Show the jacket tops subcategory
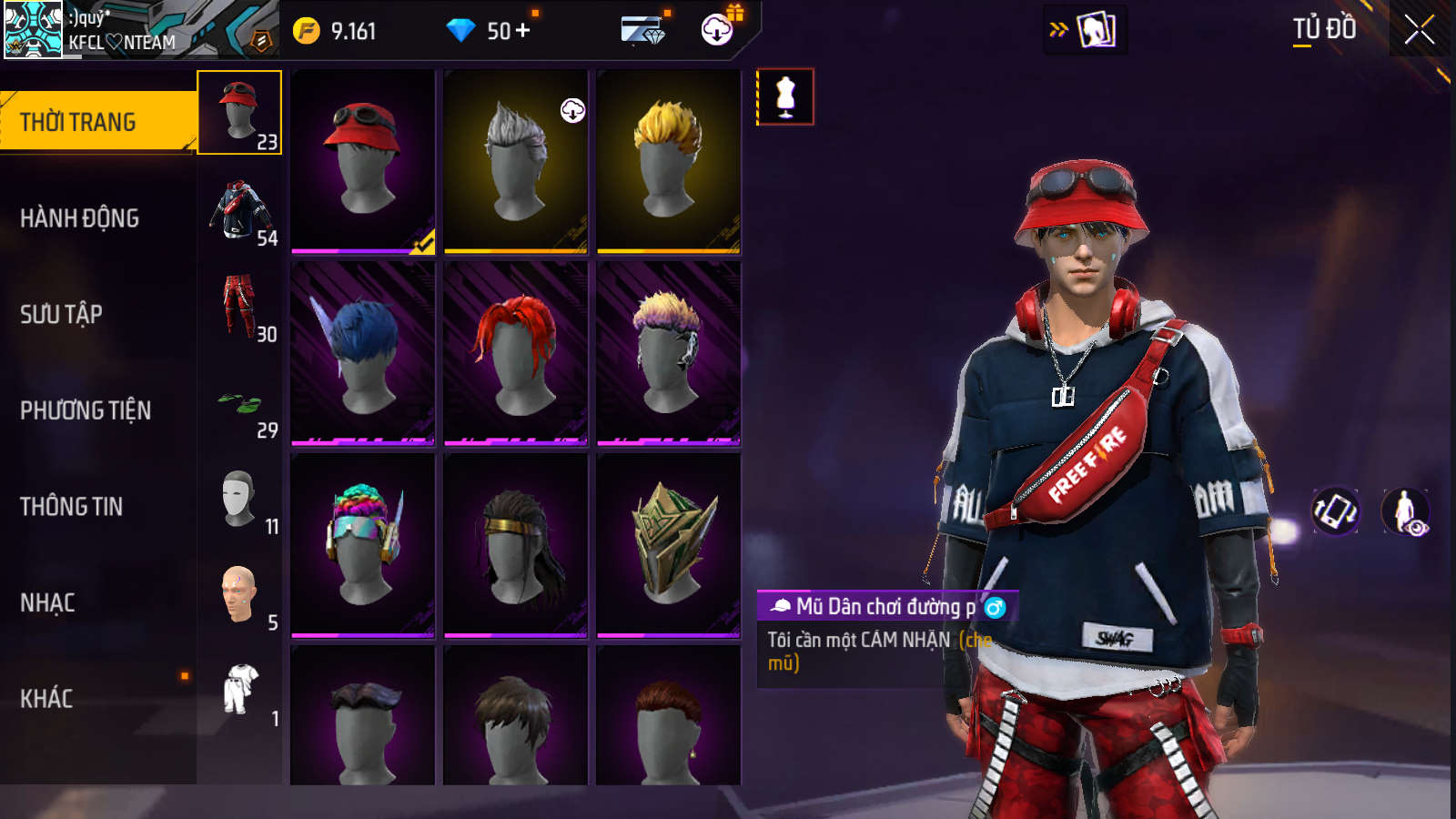 pyautogui.click(x=240, y=210)
